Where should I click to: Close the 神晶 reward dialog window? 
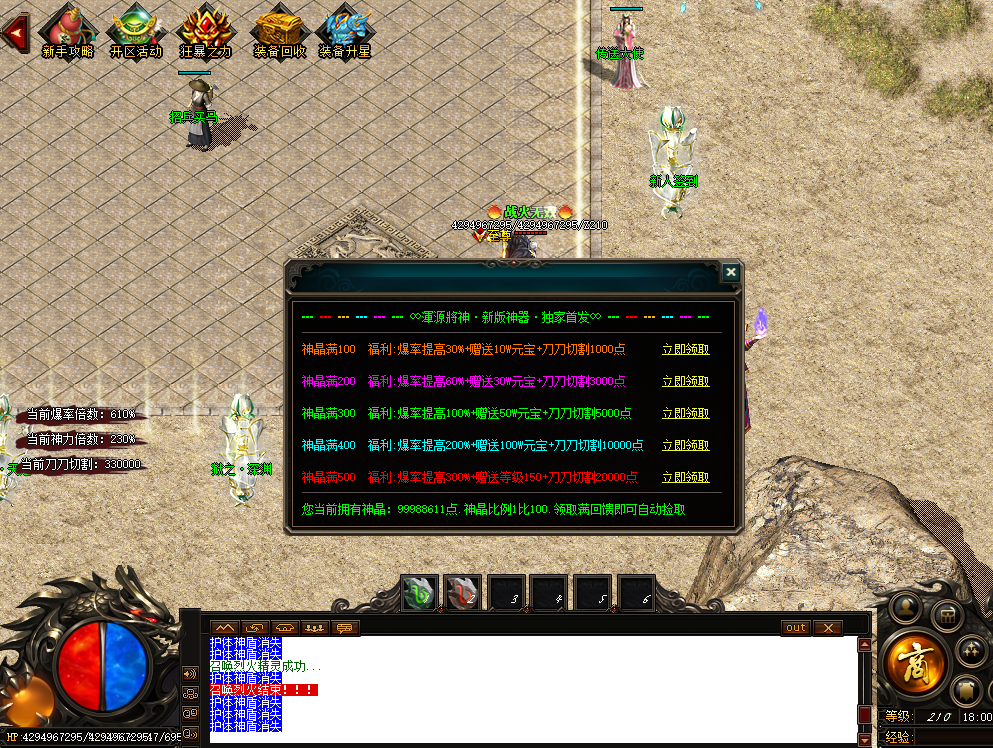click(731, 272)
